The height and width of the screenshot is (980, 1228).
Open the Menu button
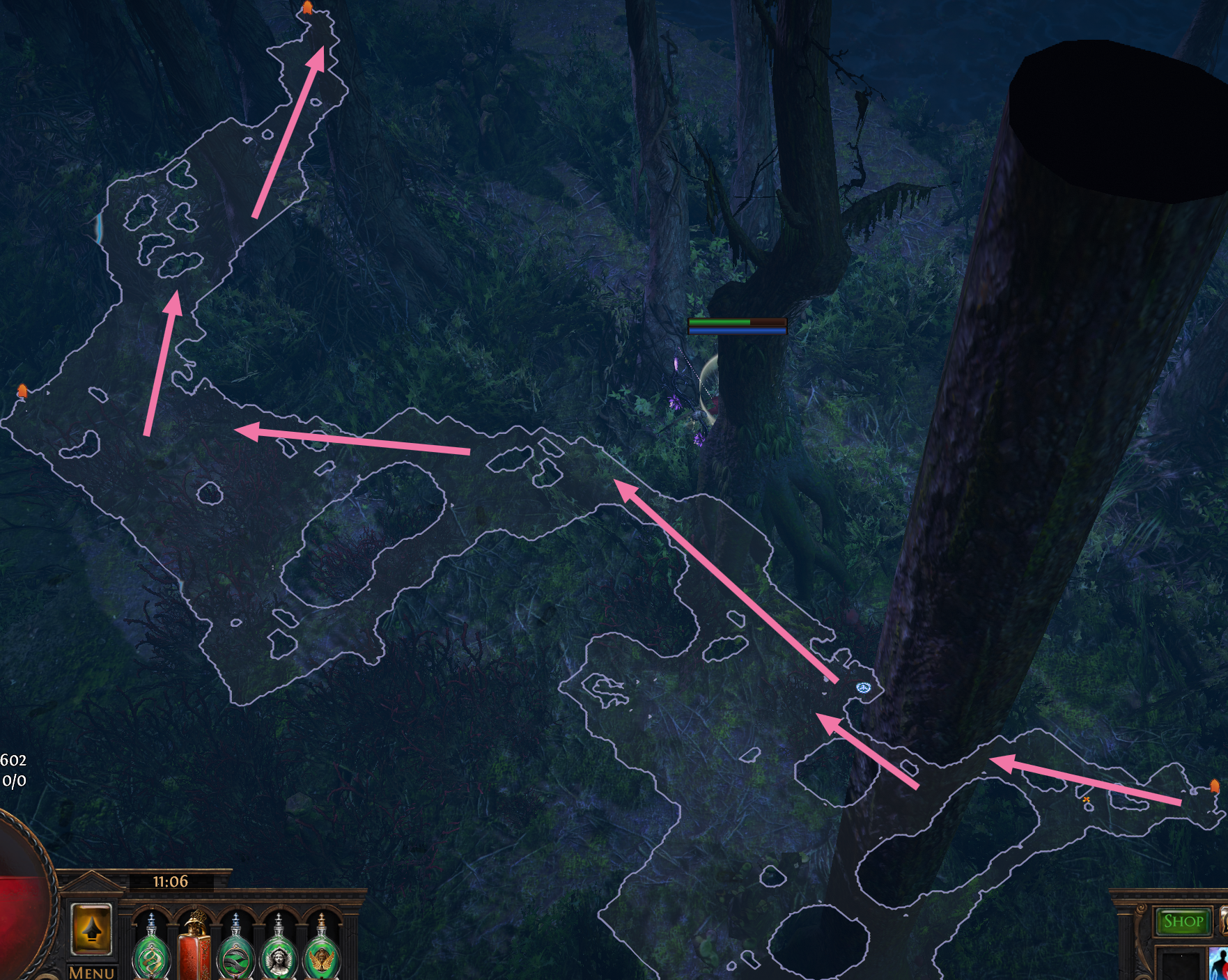pos(92,971)
